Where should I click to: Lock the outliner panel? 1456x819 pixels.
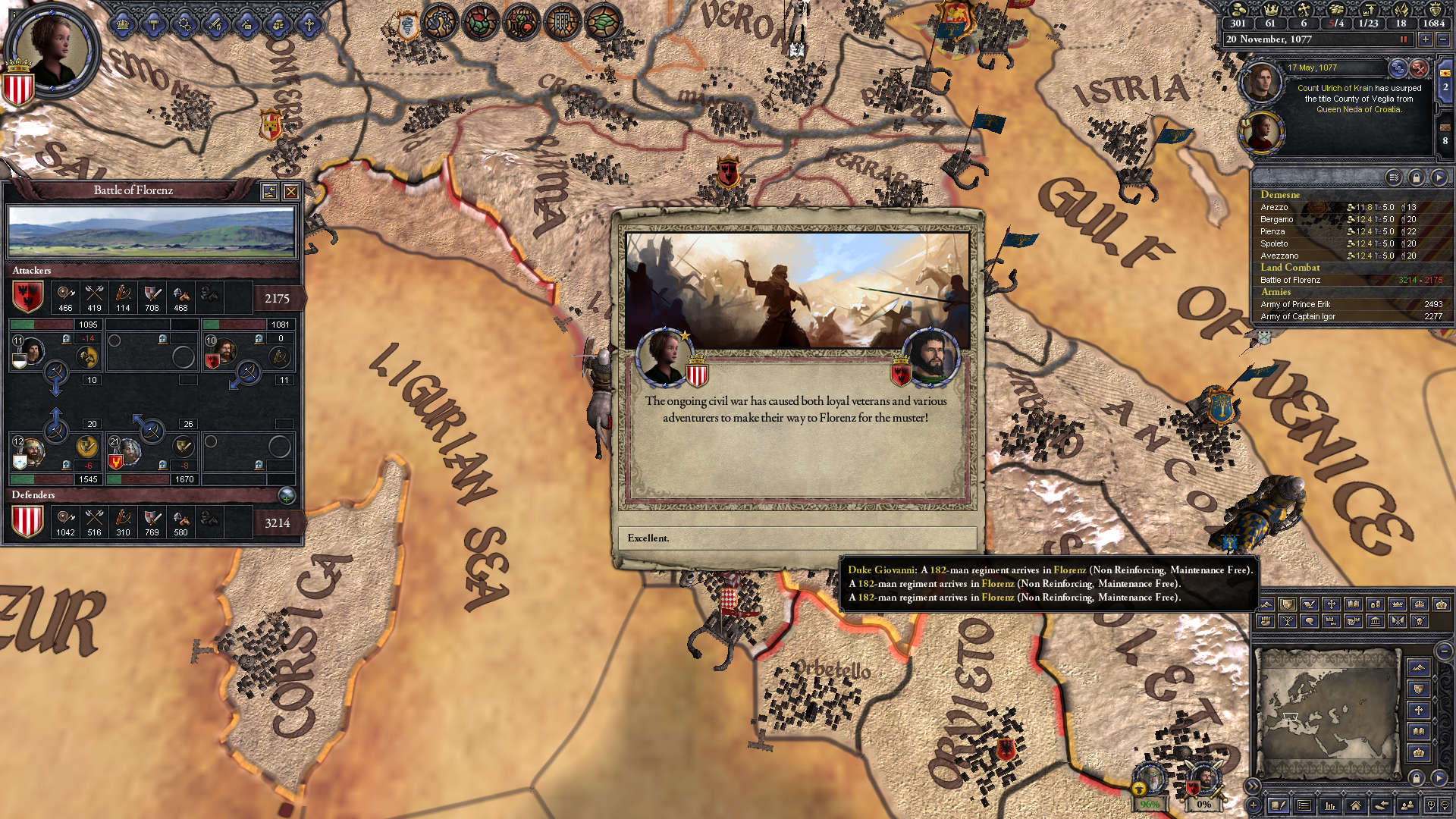(x=1417, y=177)
